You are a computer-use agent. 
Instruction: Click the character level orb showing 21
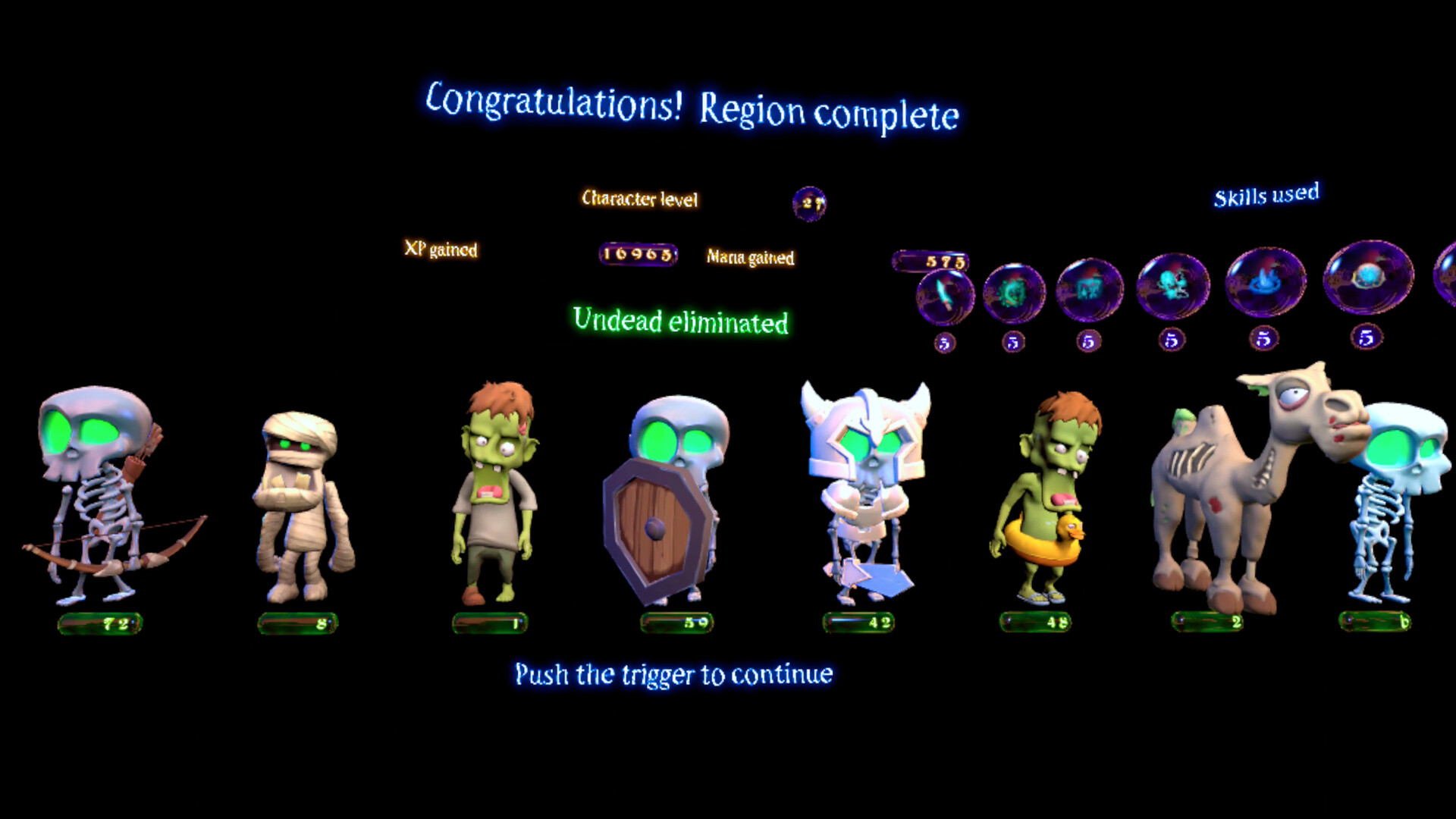pos(811,203)
